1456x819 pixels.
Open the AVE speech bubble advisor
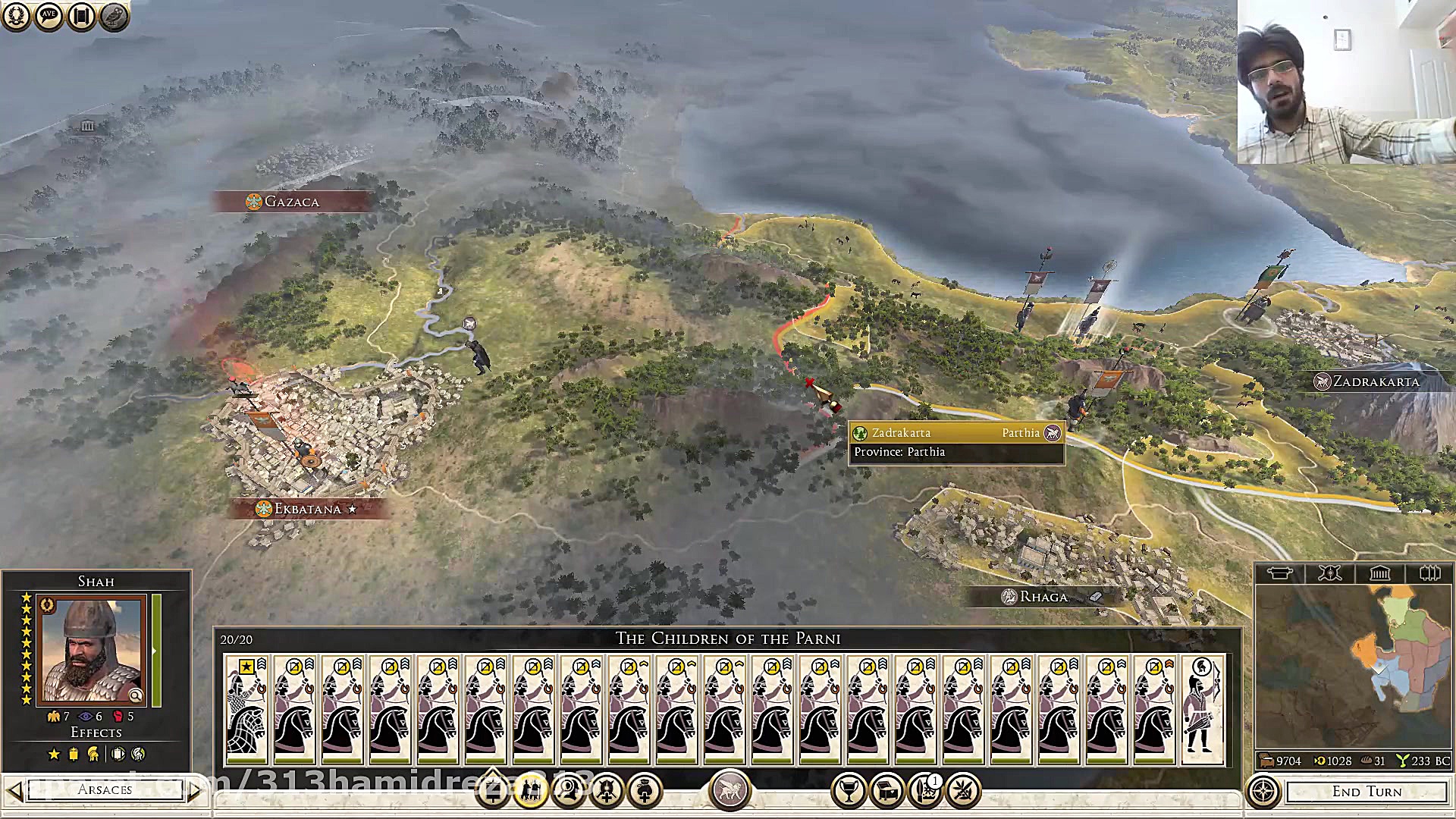pyautogui.click(x=49, y=16)
